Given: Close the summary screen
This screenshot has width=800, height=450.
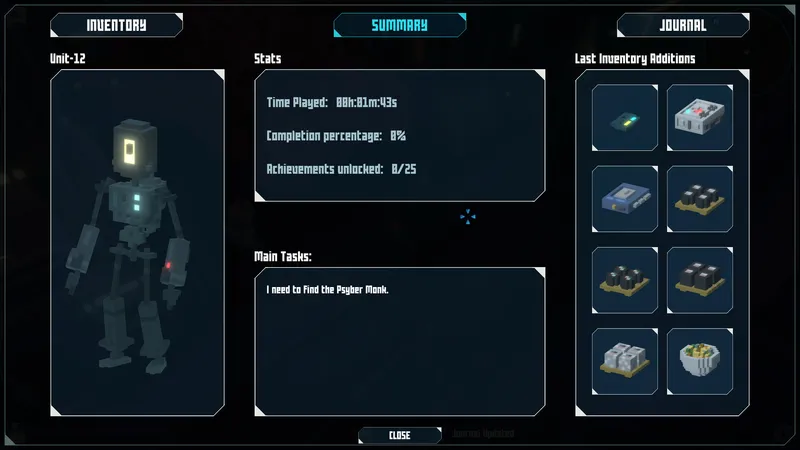Looking at the screenshot, I should pos(399,435).
